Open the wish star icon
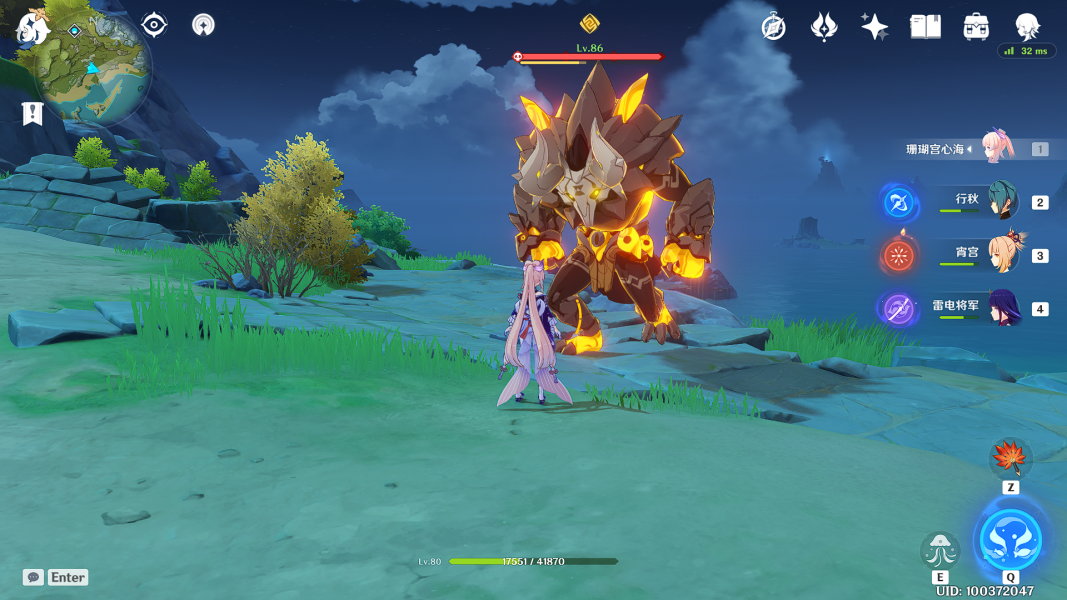 click(875, 27)
